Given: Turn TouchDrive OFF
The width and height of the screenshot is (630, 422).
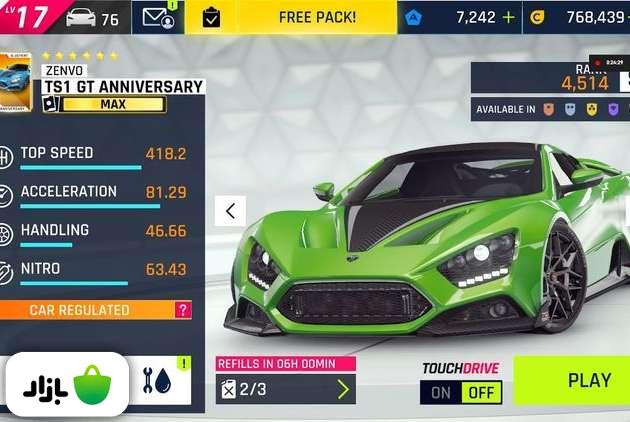Looking at the screenshot, I should click(481, 392).
